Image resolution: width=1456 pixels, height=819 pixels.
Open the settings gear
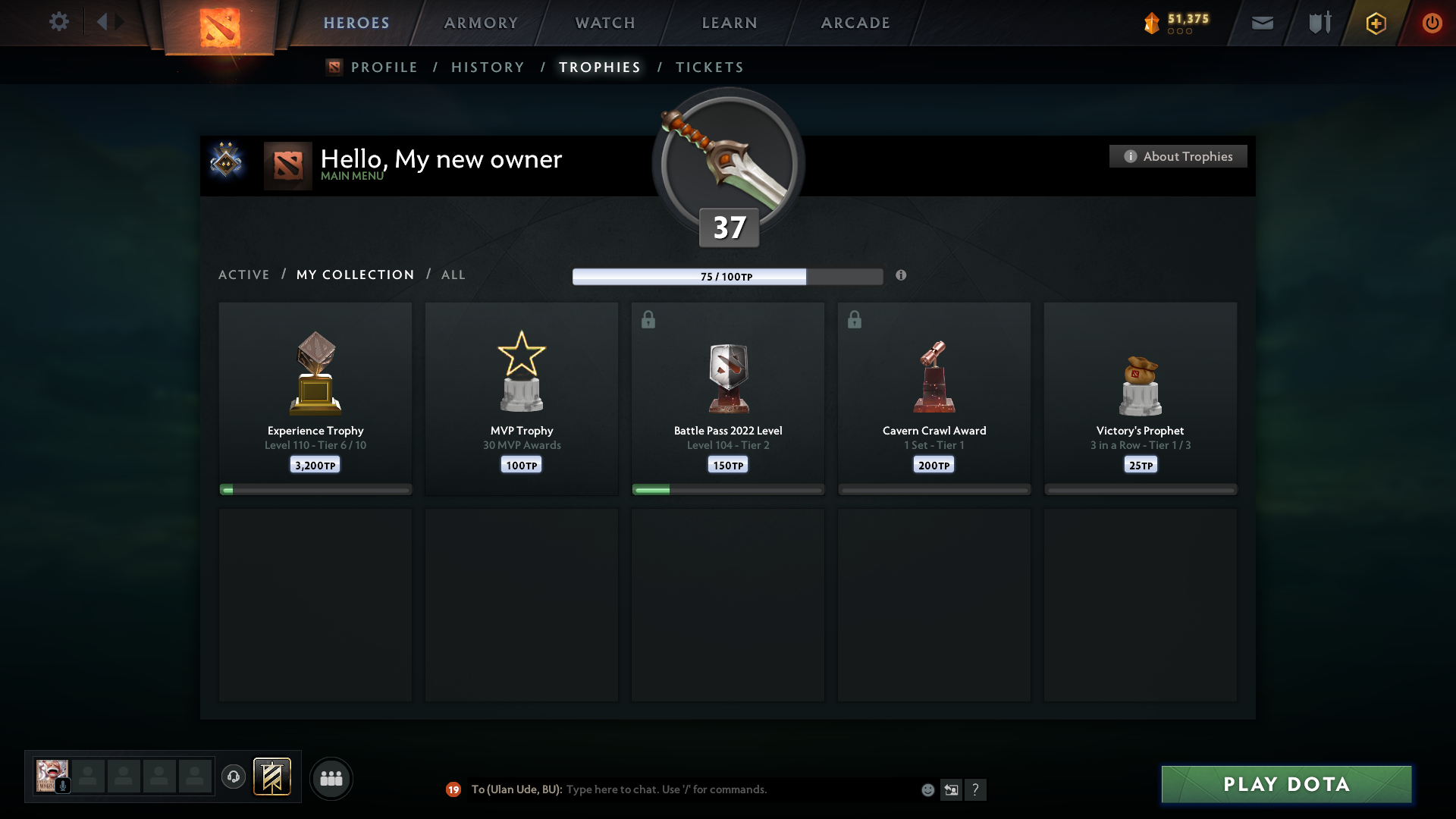59,22
